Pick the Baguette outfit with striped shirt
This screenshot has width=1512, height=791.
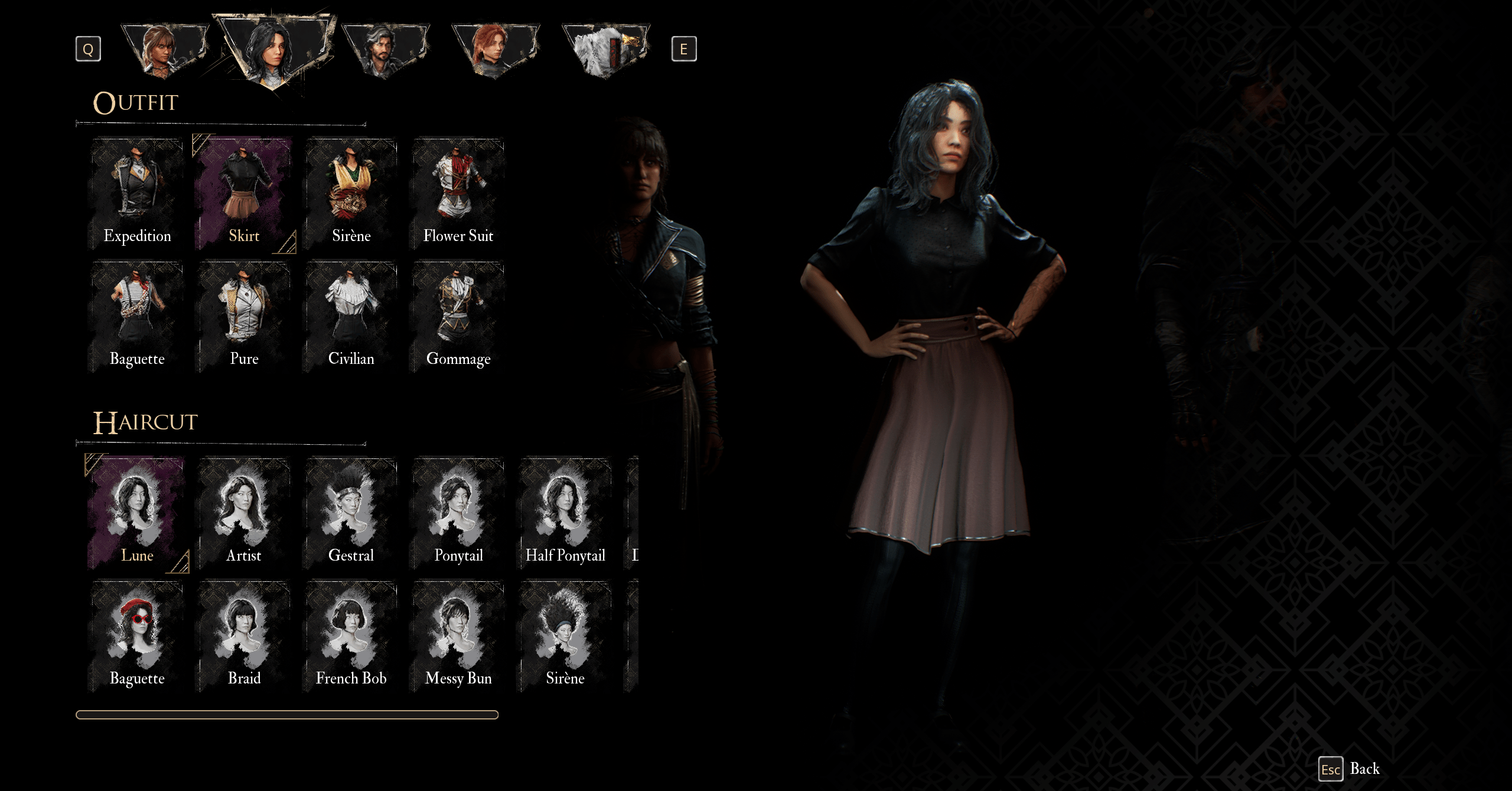pyautogui.click(x=137, y=317)
